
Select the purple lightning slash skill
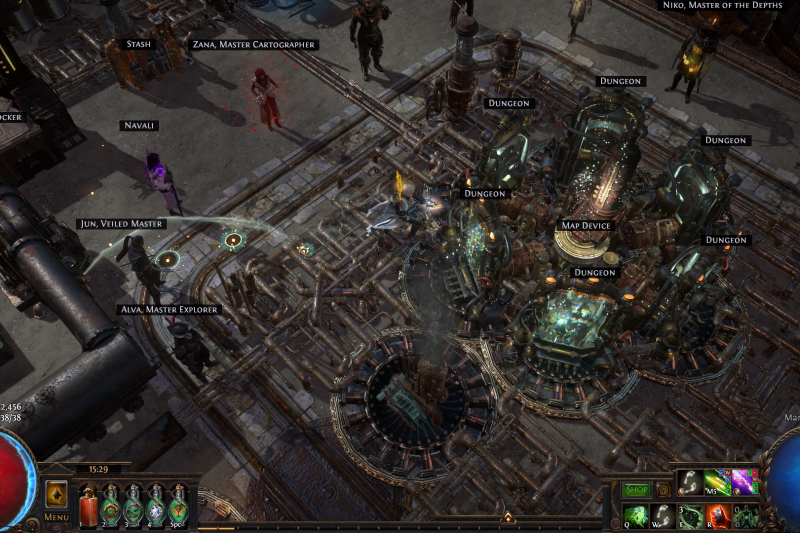point(744,482)
